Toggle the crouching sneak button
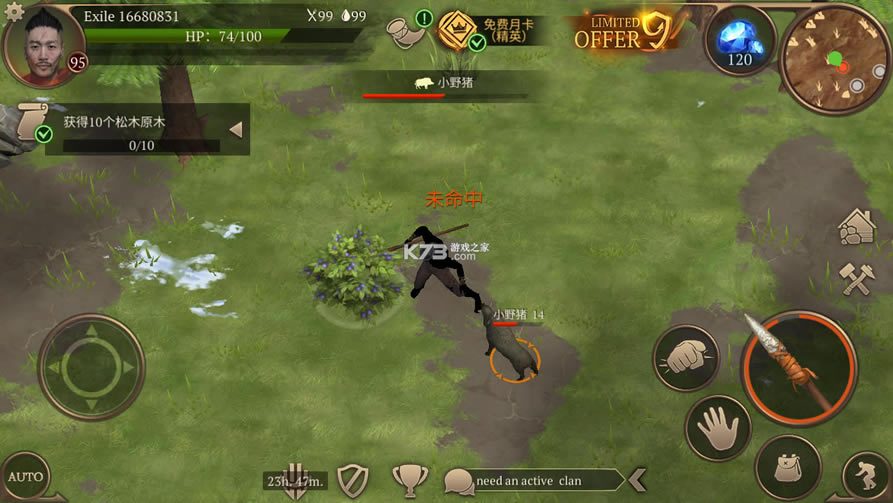The image size is (893, 503). pyautogui.click(x=865, y=476)
